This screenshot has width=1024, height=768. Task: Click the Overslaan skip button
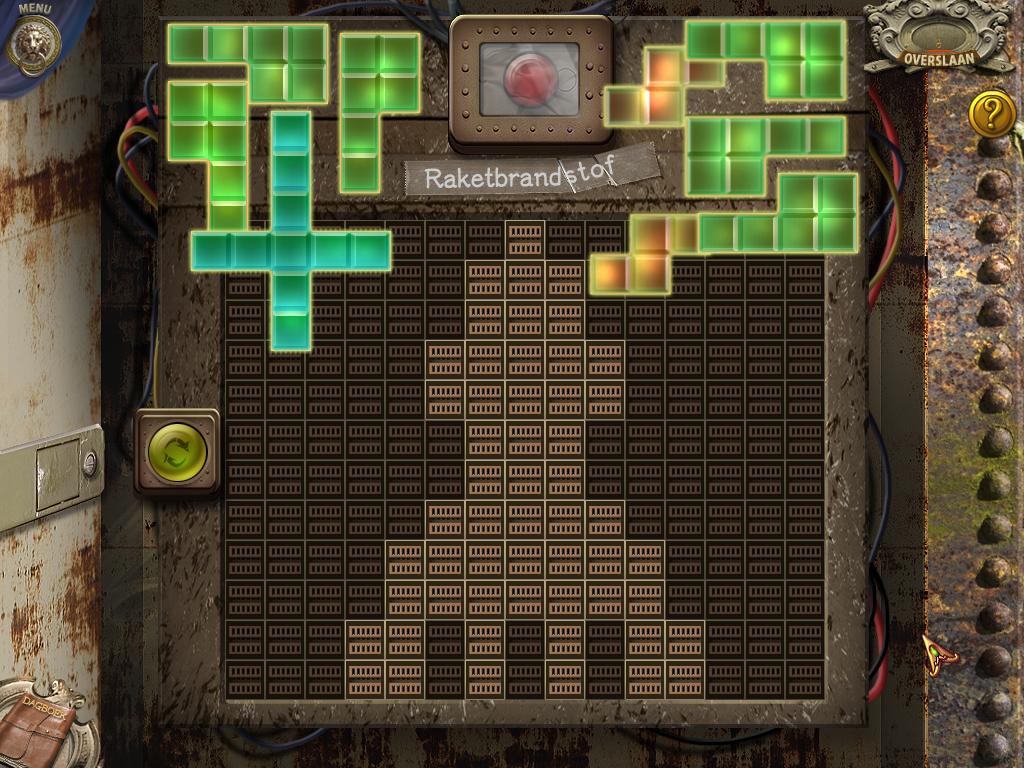tap(924, 56)
